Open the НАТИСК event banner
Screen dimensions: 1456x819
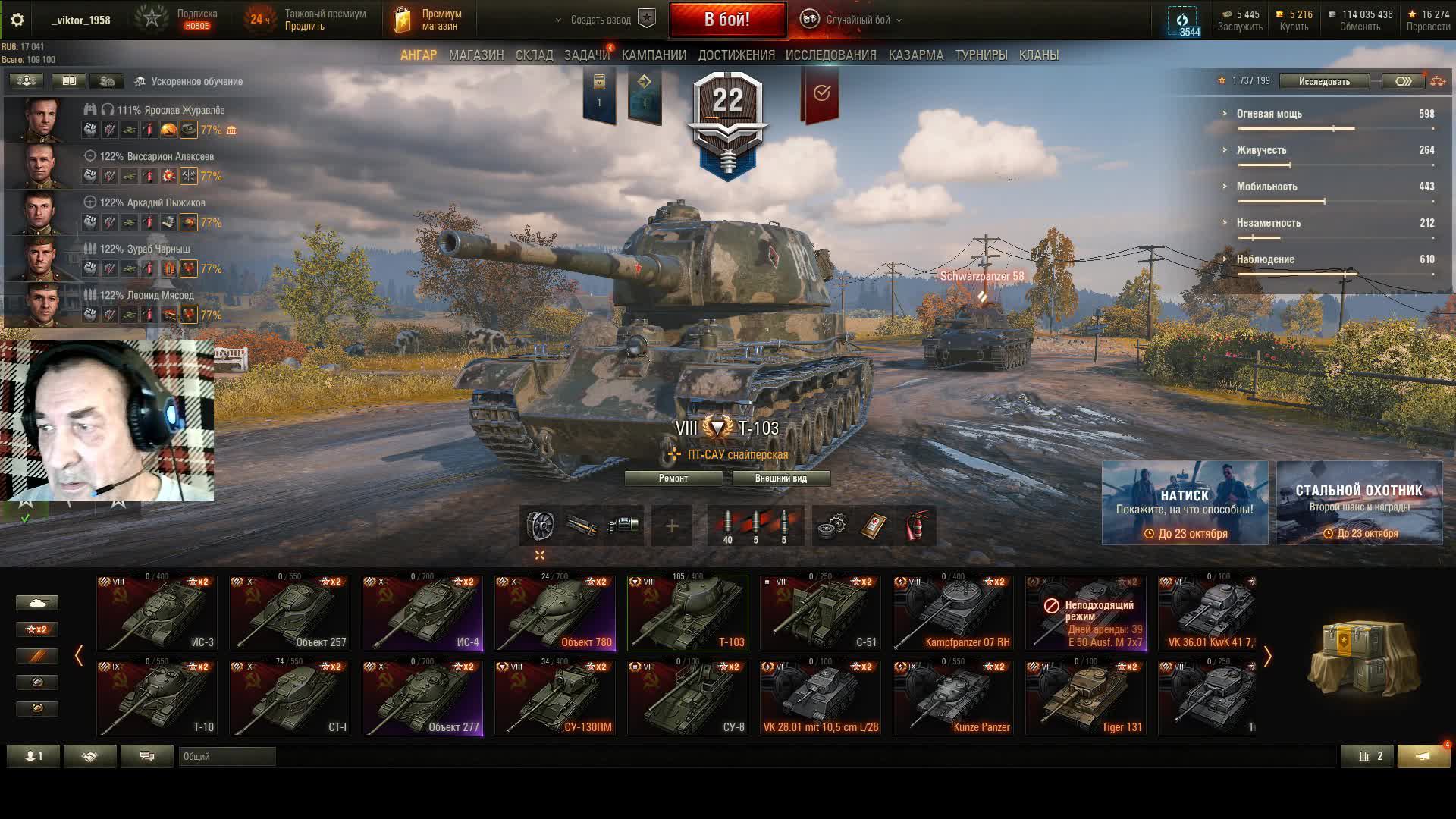tap(1185, 503)
